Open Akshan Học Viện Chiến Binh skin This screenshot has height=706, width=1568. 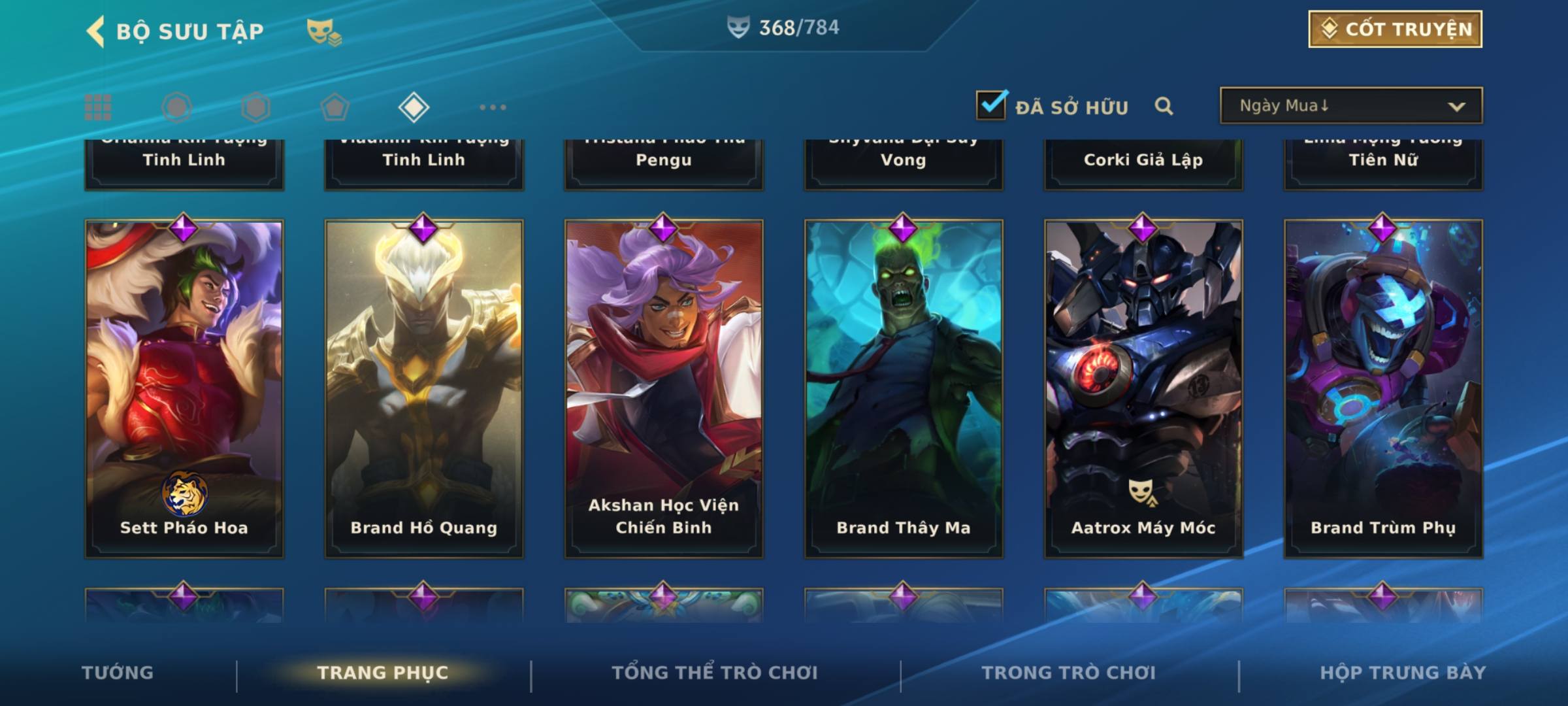coord(664,388)
